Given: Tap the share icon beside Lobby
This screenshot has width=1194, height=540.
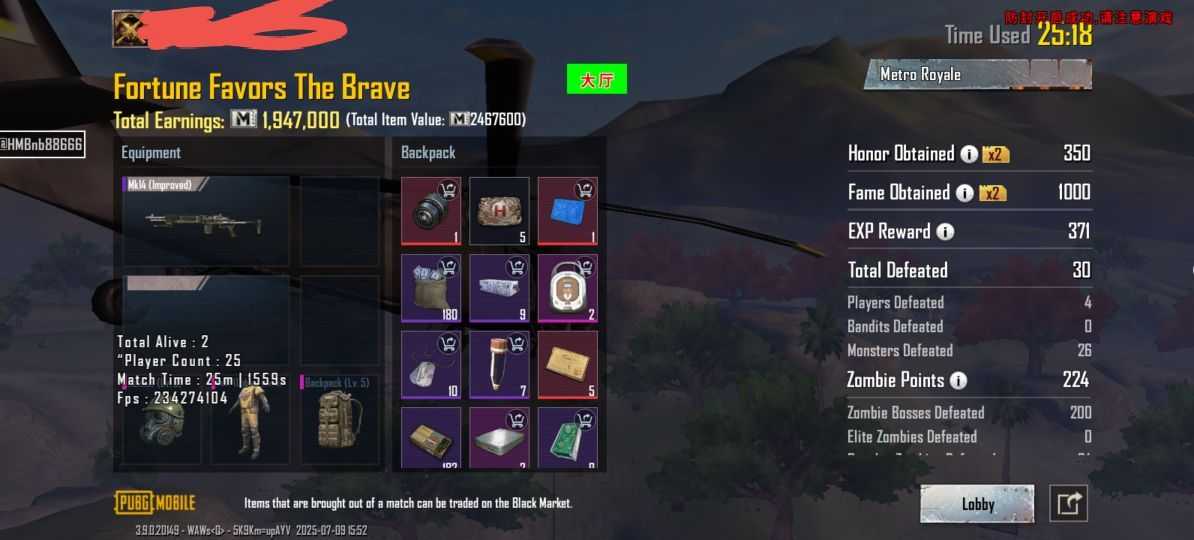Looking at the screenshot, I should coord(1068,504).
